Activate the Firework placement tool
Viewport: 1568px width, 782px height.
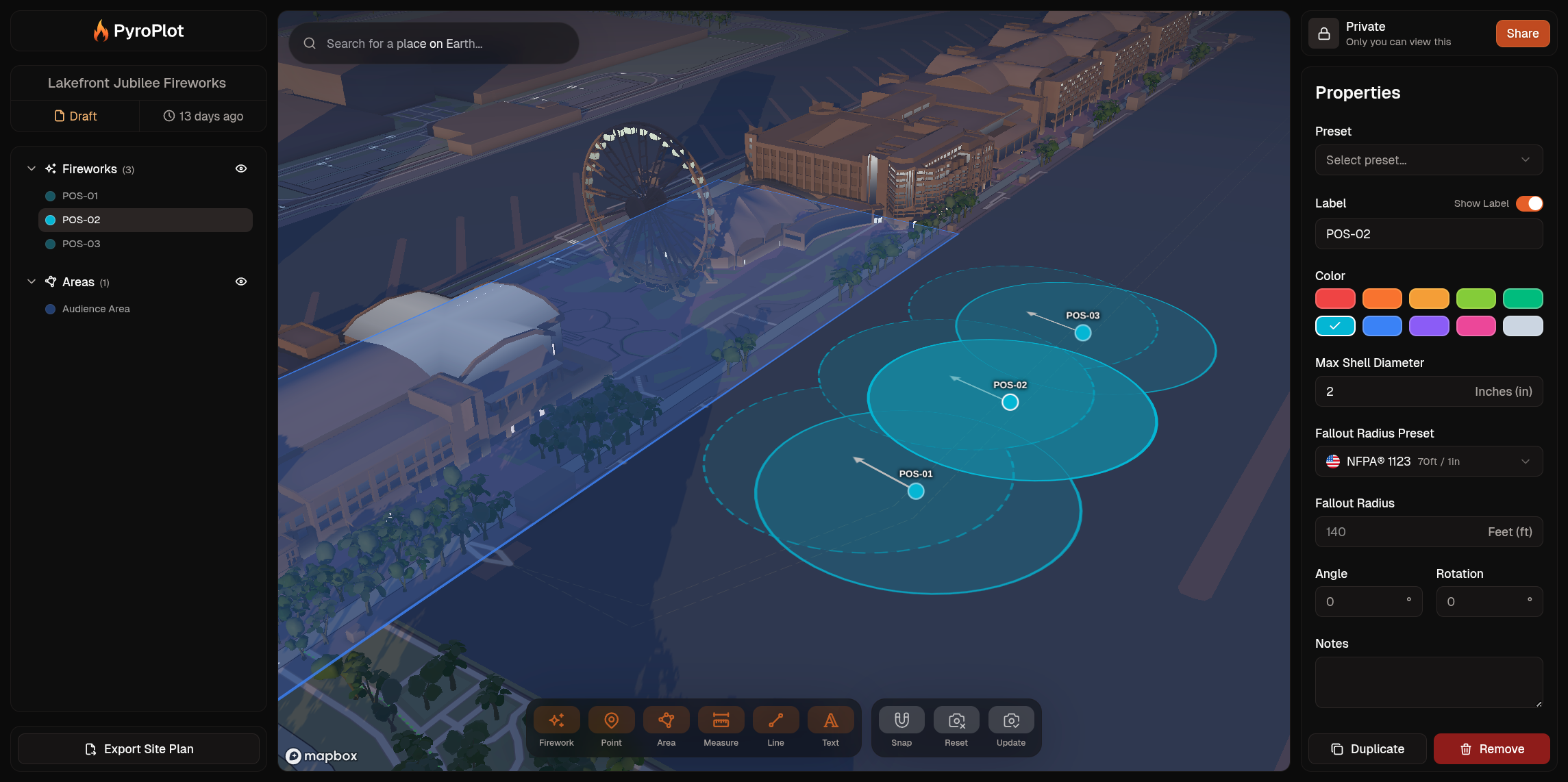coord(556,727)
